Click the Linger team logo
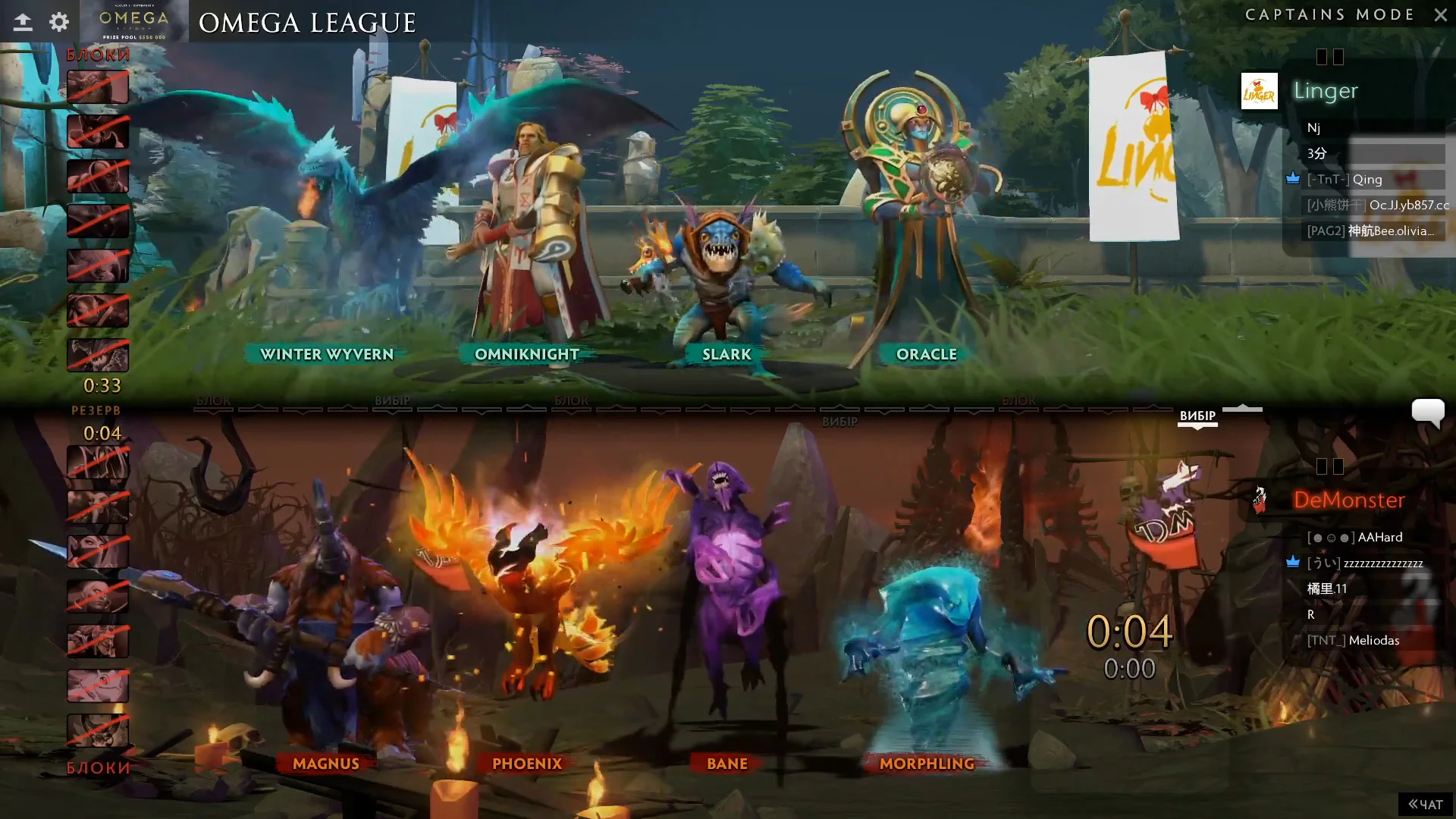 [x=1259, y=92]
